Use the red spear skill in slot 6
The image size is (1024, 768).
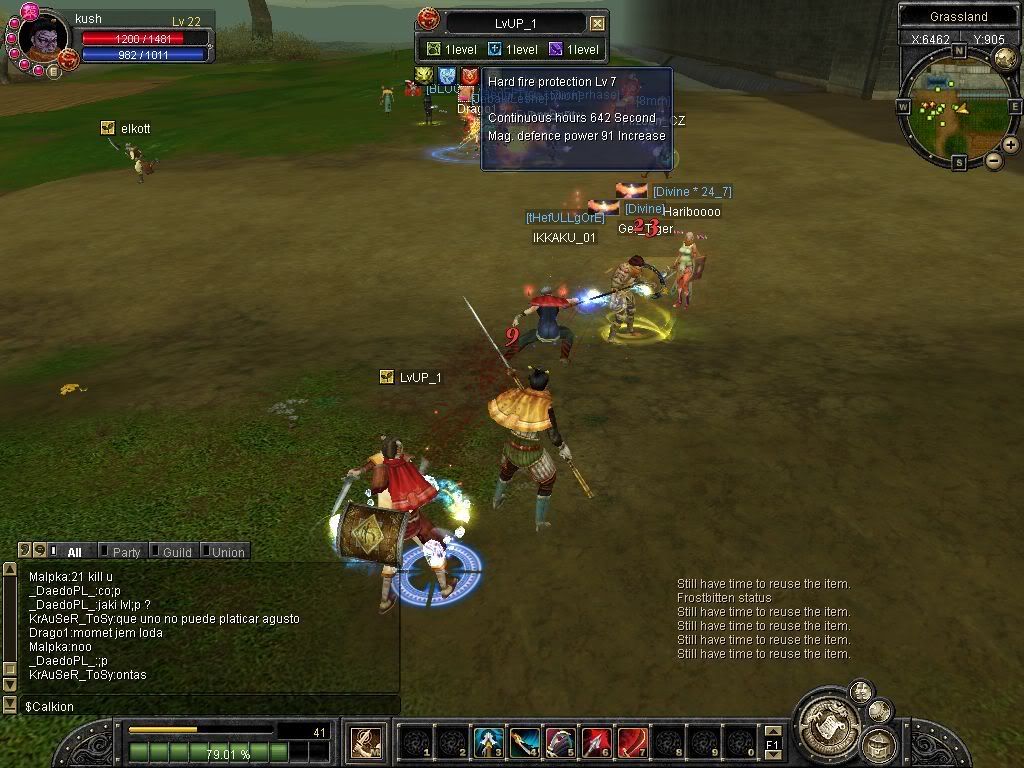point(596,741)
